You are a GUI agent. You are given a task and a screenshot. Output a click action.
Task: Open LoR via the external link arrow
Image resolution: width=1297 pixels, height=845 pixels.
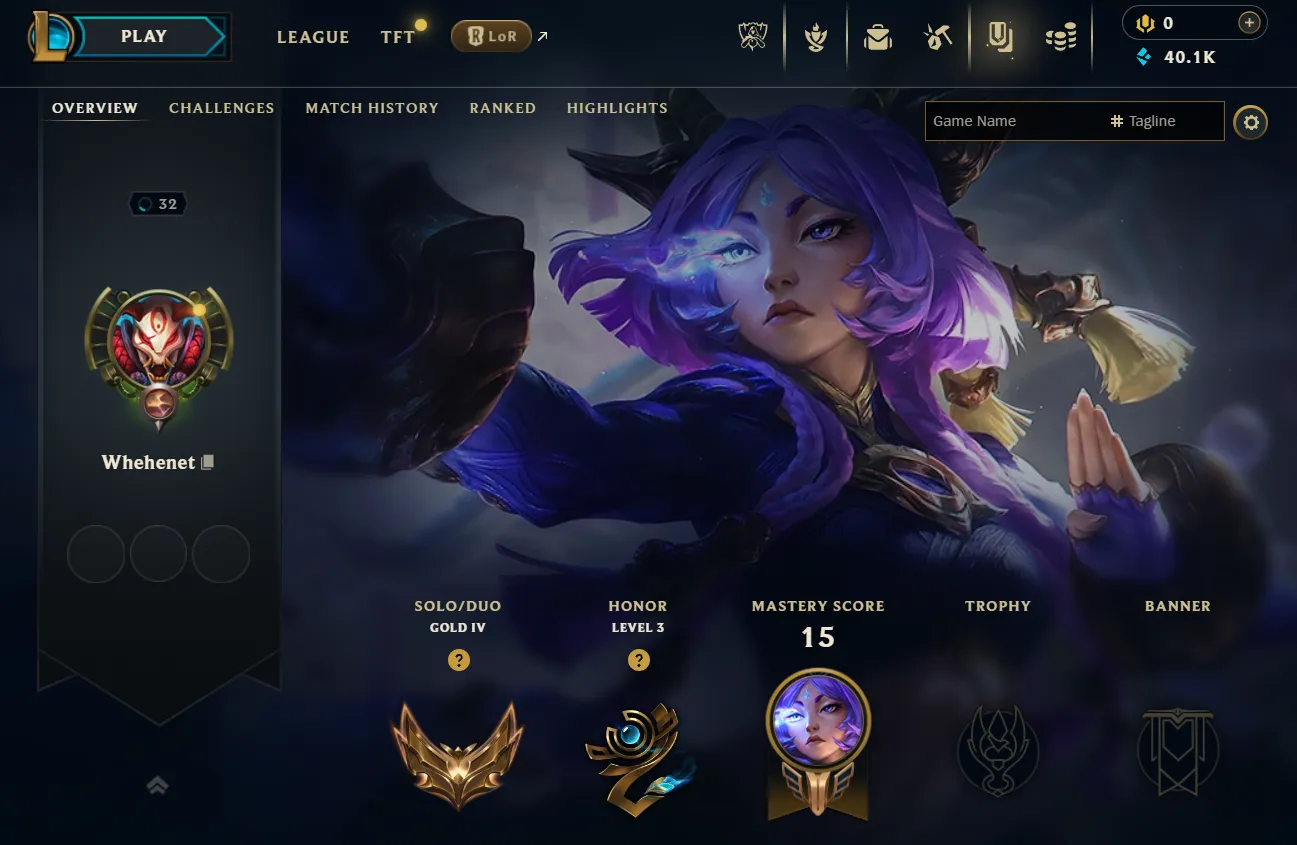click(x=541, y=34)
